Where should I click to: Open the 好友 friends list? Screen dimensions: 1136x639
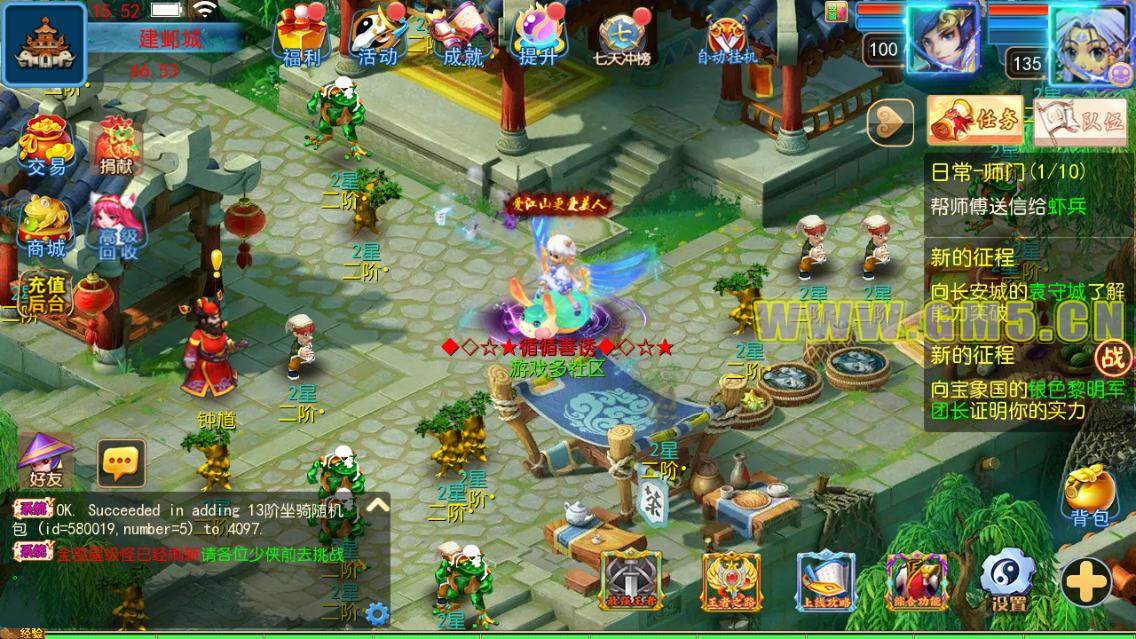46,460
